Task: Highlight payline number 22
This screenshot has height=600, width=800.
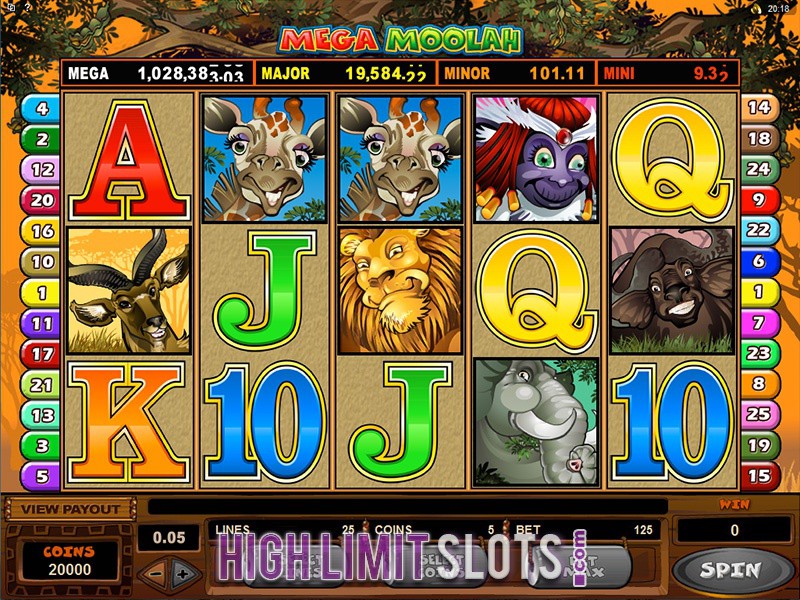Action: (759, 230)
